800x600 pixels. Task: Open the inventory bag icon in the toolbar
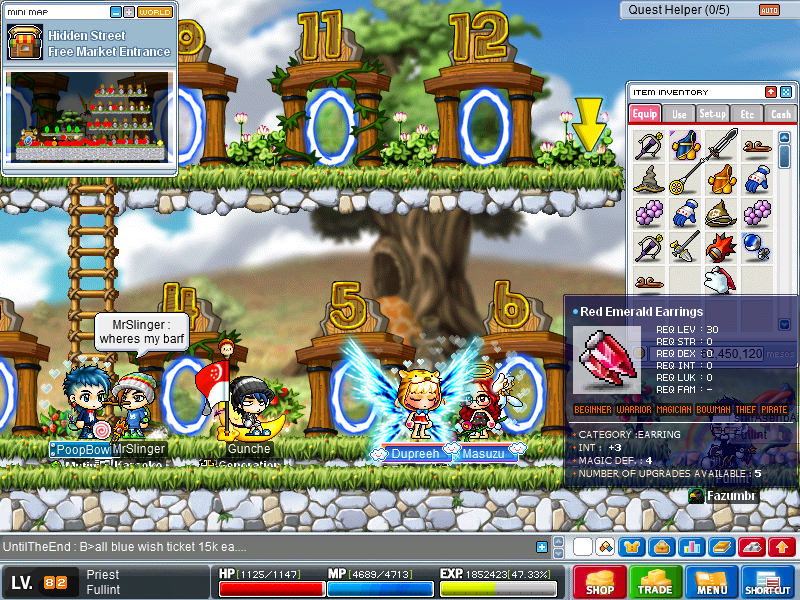click(x=660, y=547)
